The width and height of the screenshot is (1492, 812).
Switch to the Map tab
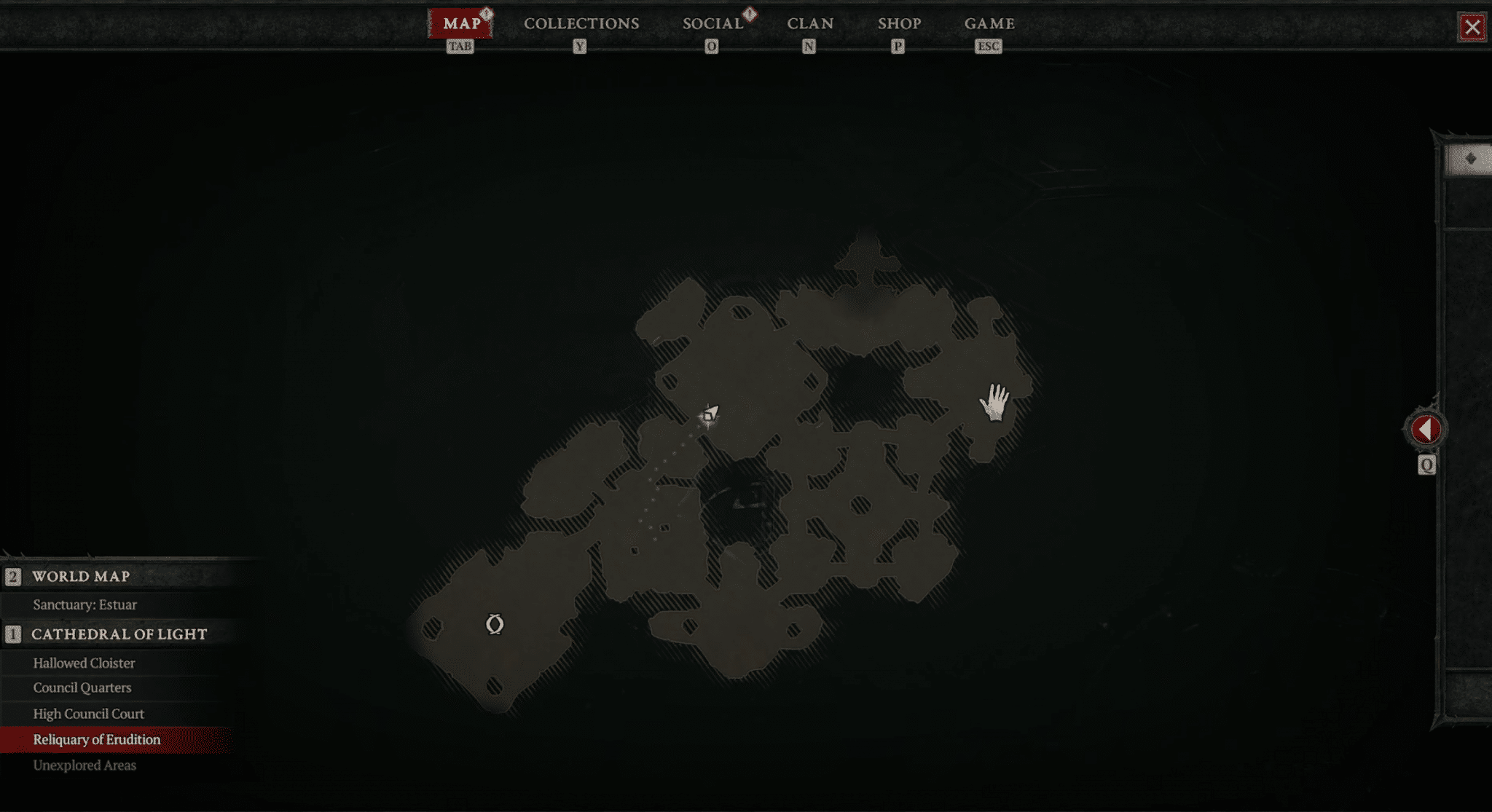(461, 23)
